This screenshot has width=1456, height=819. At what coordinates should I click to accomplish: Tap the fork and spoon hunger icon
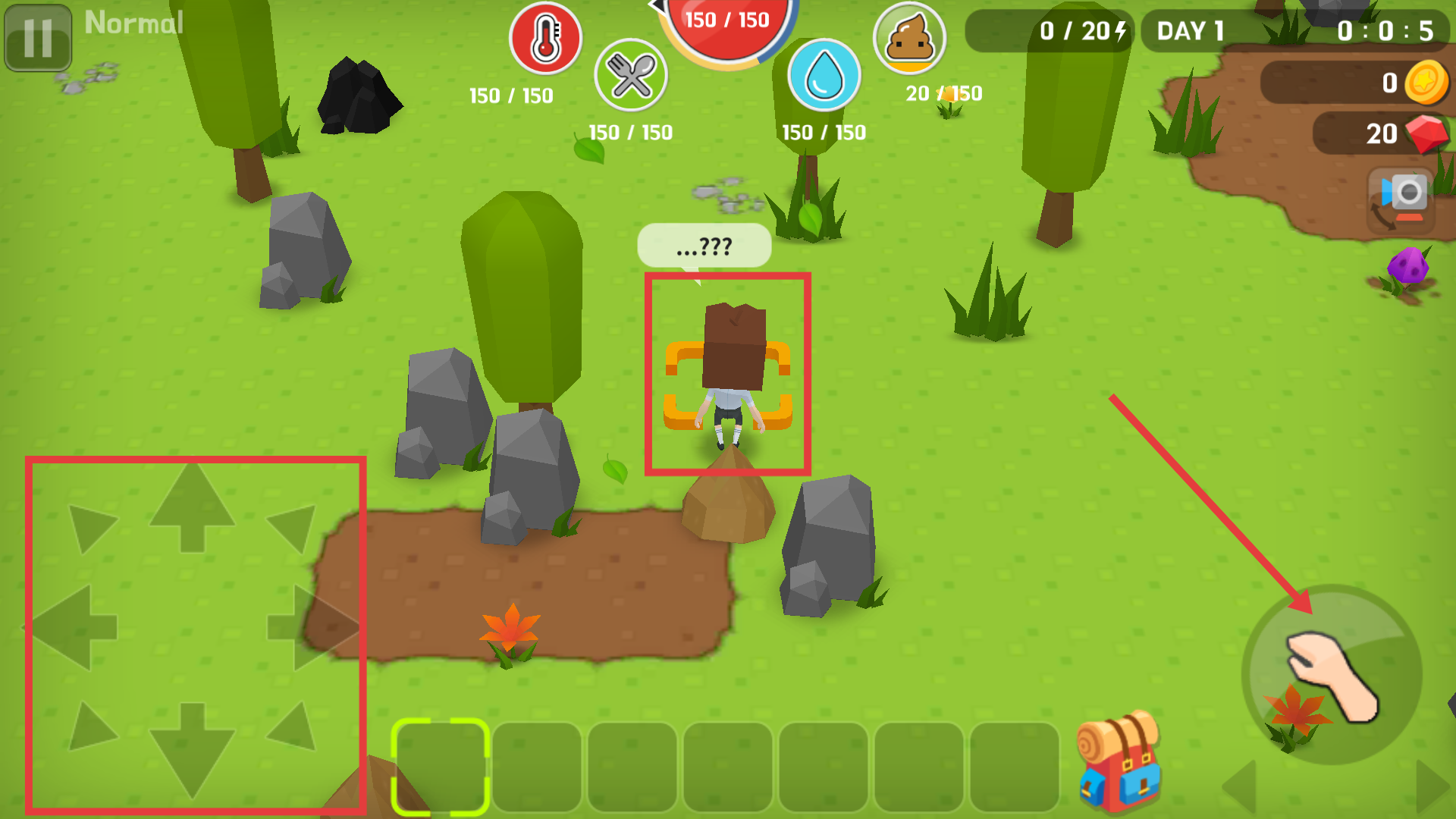coord(630,75)
